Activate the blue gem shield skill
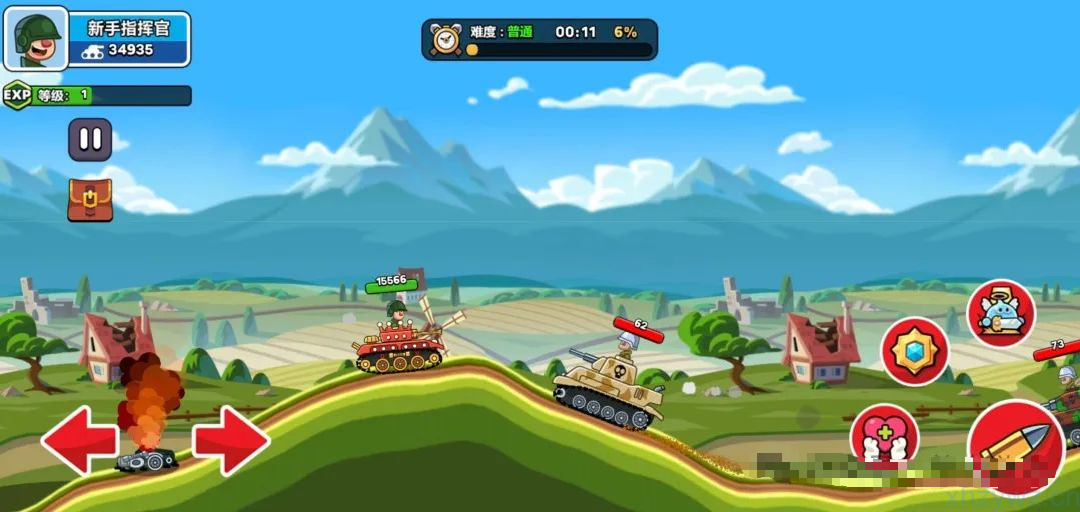 (x=915, y=351)
